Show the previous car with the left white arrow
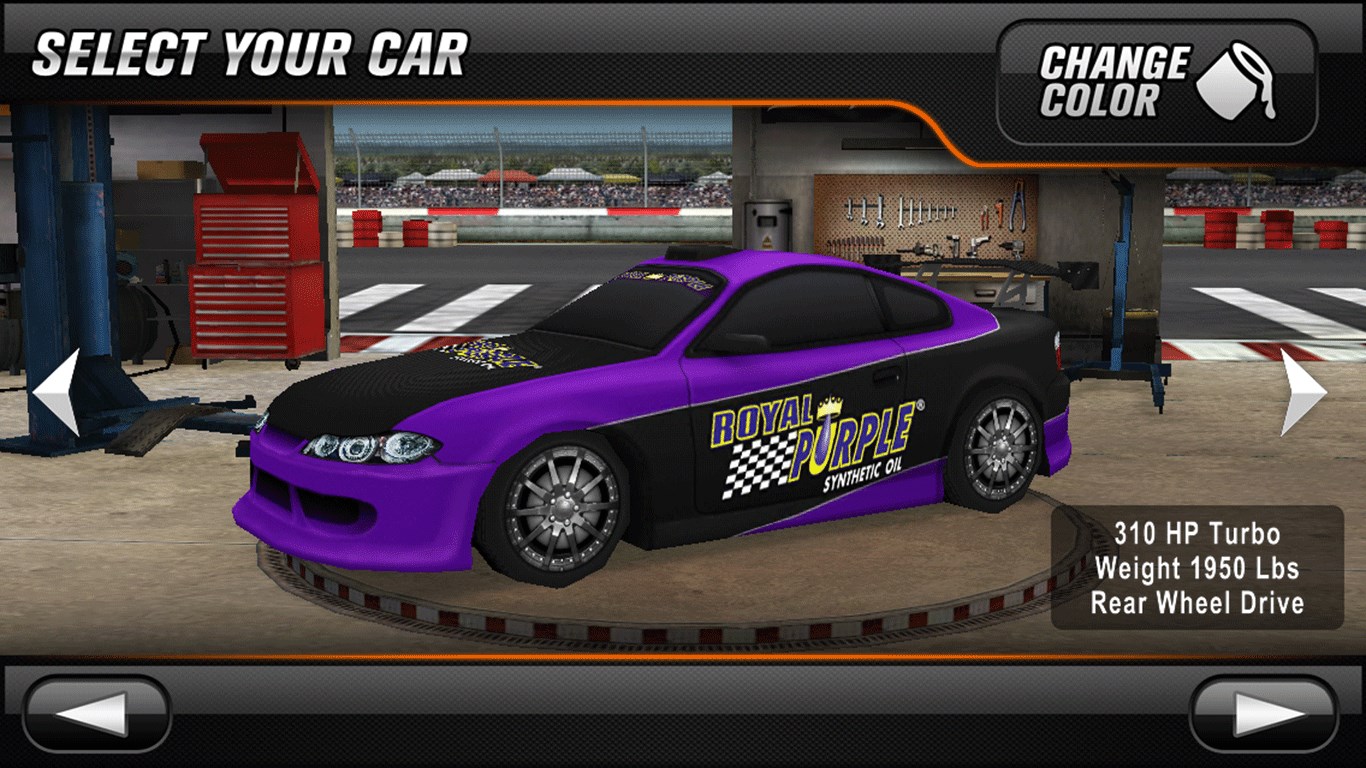 tap(57, 391)
